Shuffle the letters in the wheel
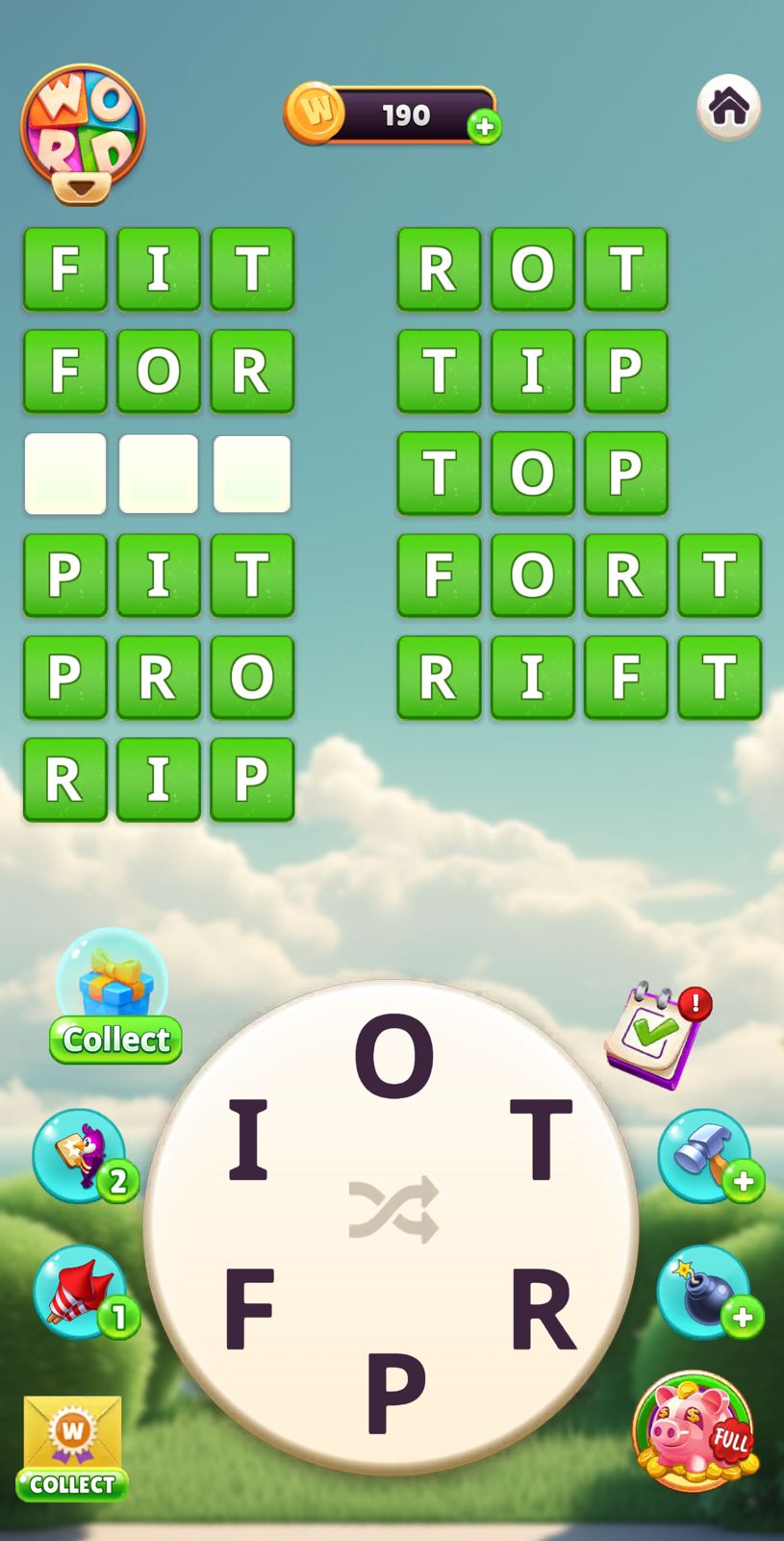The height and width of the screenshot is (1541, 784). [393, 1209]
